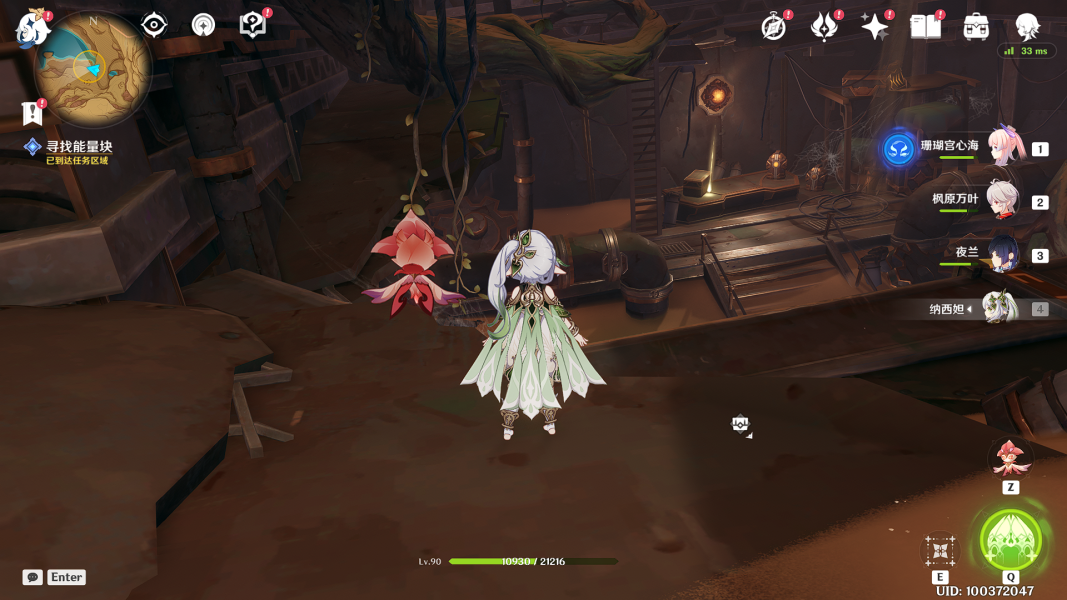The width and height of the screenshot is (1067, 600).
Task: Activate the eye-shaped sight icon
Action: (x=154, y=25)
